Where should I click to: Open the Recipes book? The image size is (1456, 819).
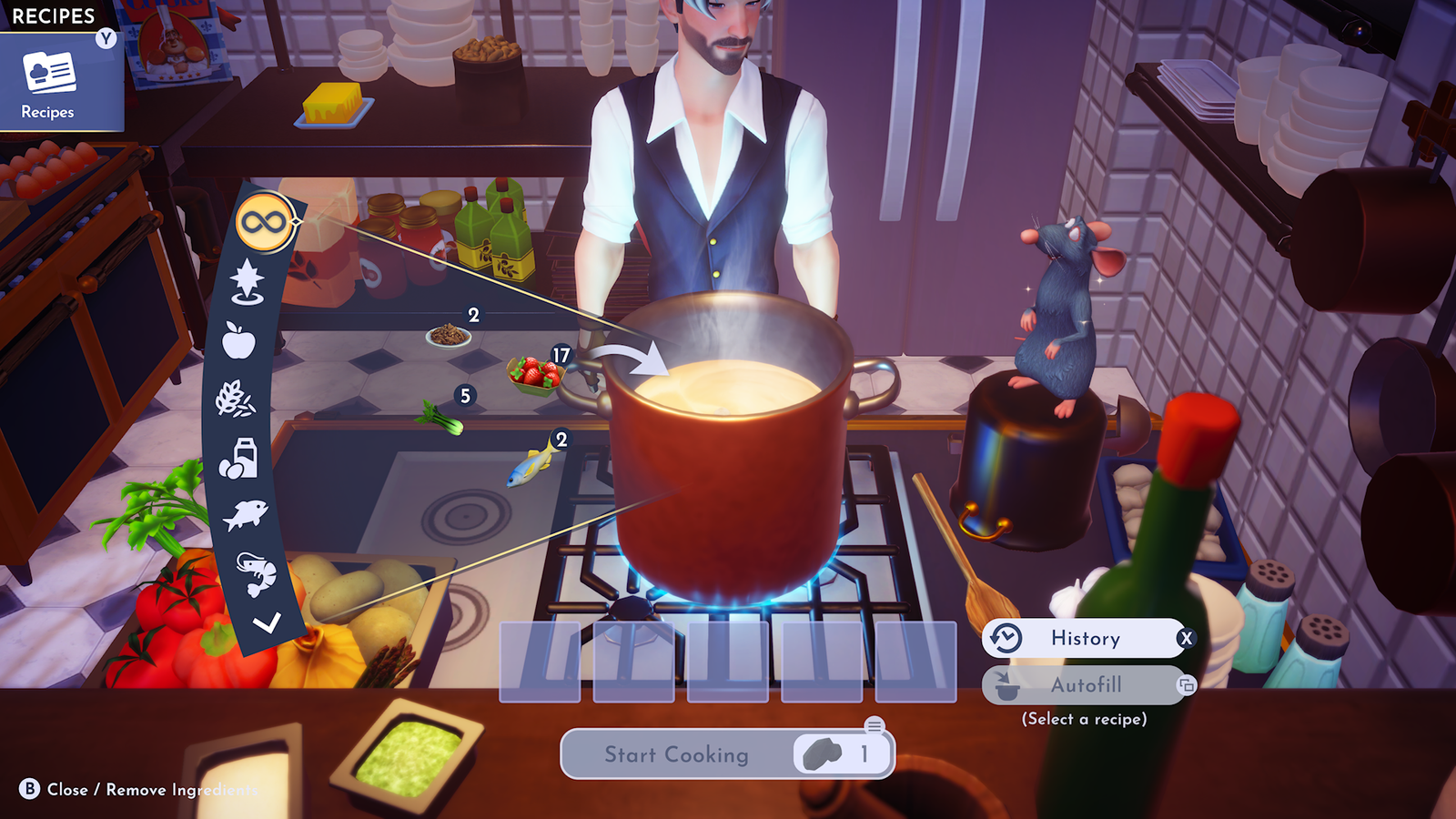[x=50, y=84]
